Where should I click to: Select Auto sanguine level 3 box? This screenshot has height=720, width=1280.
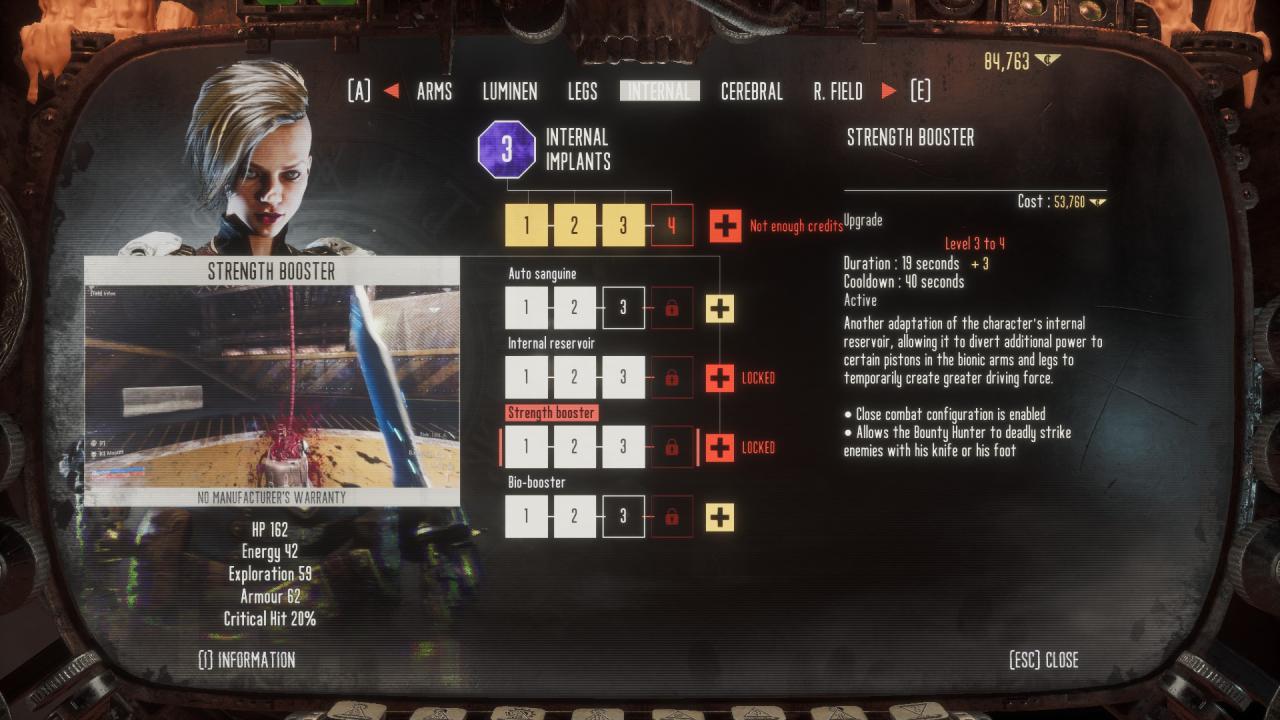coord(623,308)
